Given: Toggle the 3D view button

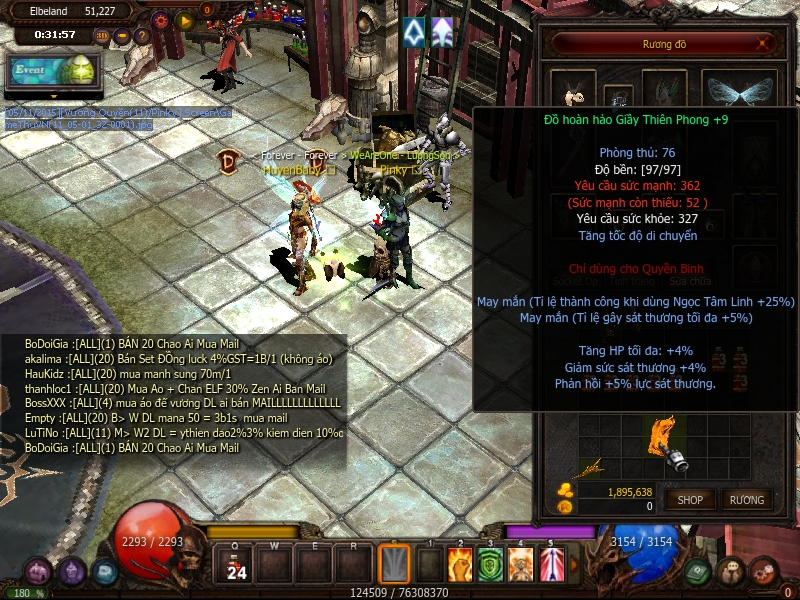Looking at the screenshot, I should (x=101, y=35).
